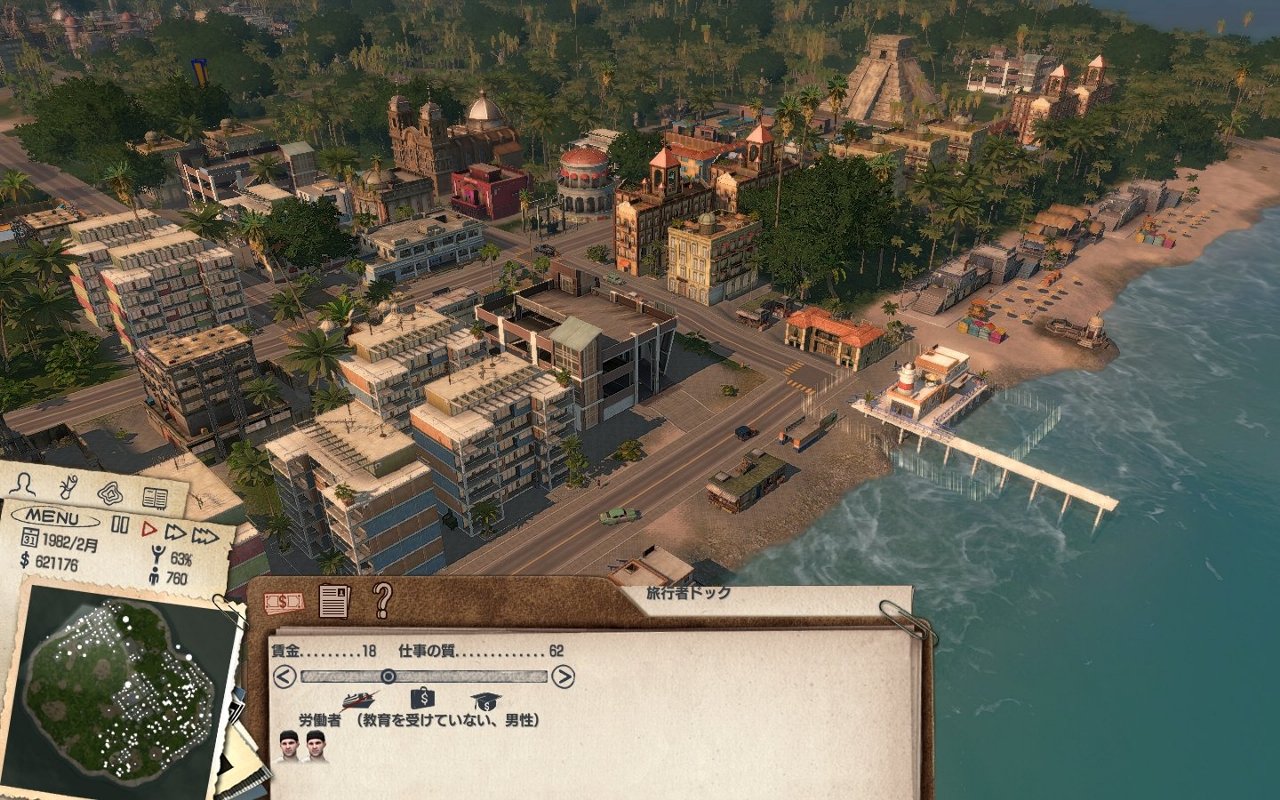Show the island overlay map icon
The width and height of the screenshot is (1280, 800).
click(110, 493)
